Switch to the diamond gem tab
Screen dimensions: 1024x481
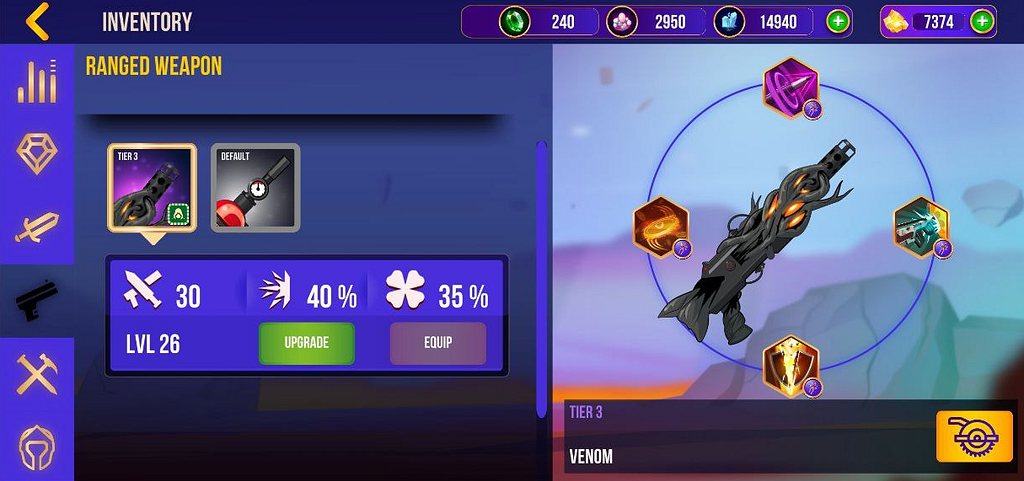tap(37, 152)
